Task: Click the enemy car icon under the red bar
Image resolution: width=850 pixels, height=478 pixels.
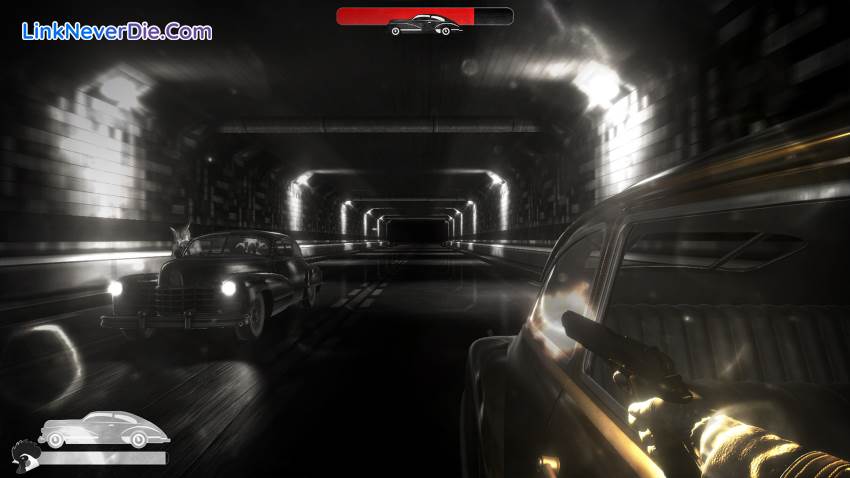Action: (424, 26)
